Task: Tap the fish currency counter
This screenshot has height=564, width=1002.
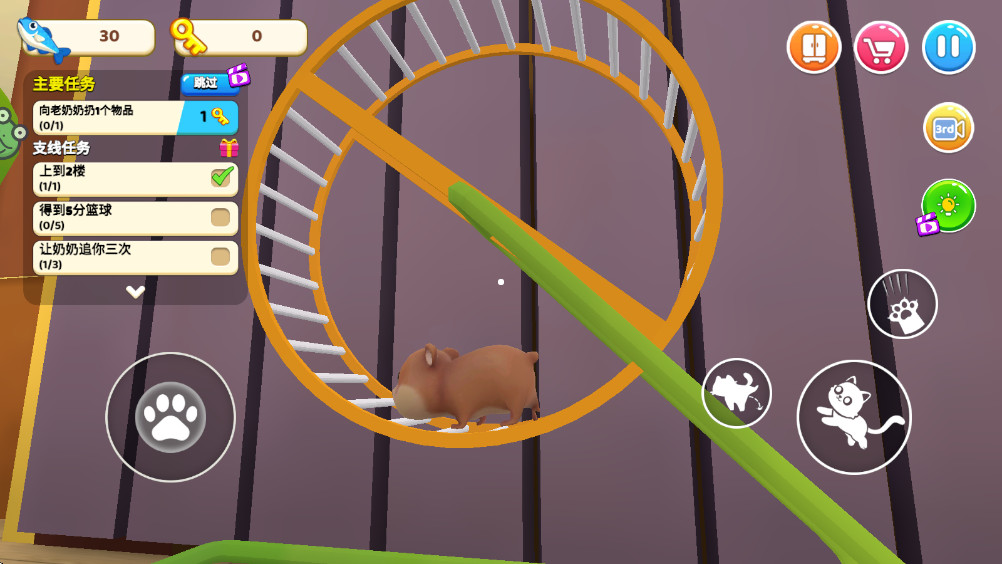Action: point(88,37)
